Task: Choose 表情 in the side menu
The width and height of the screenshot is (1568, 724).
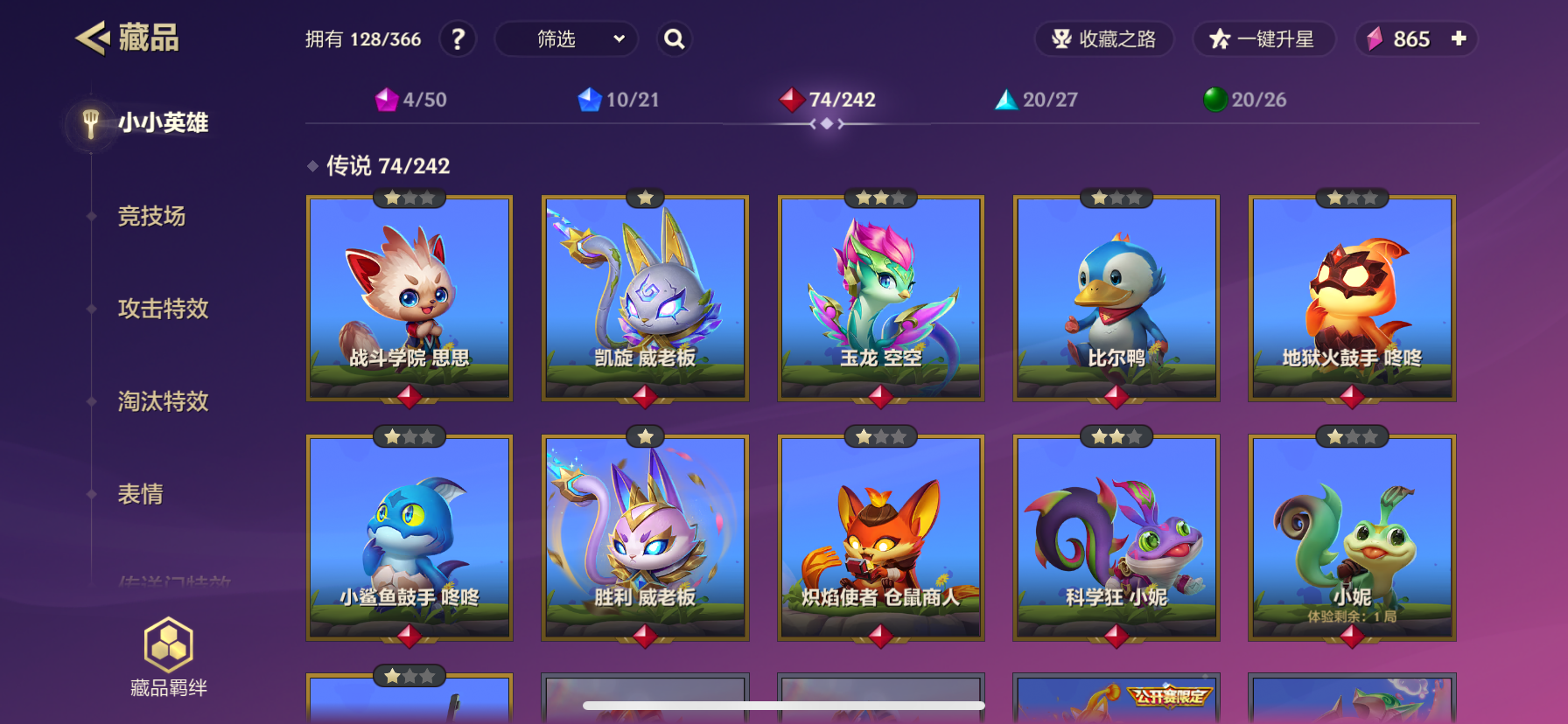Action: [140, 494]
